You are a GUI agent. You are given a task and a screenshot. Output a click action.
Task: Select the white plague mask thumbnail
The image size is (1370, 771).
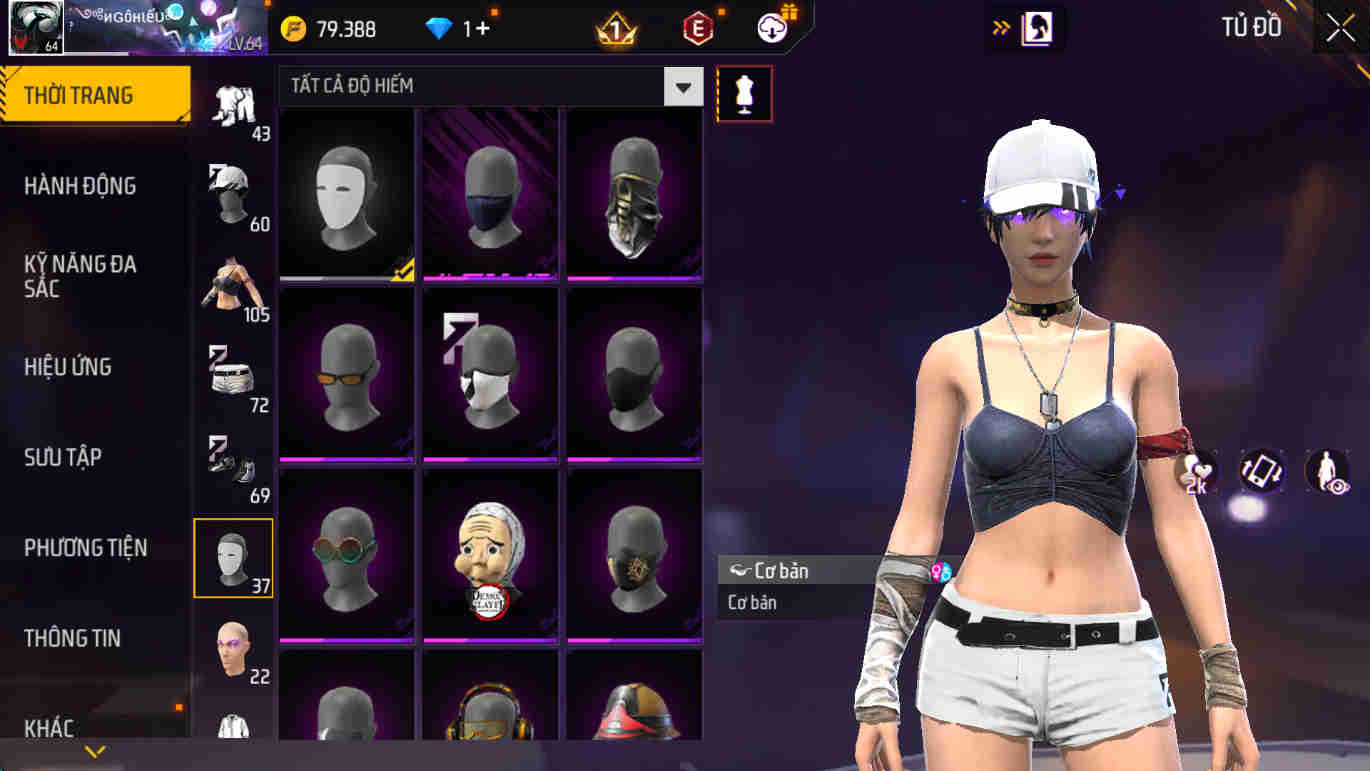(346, 192)
